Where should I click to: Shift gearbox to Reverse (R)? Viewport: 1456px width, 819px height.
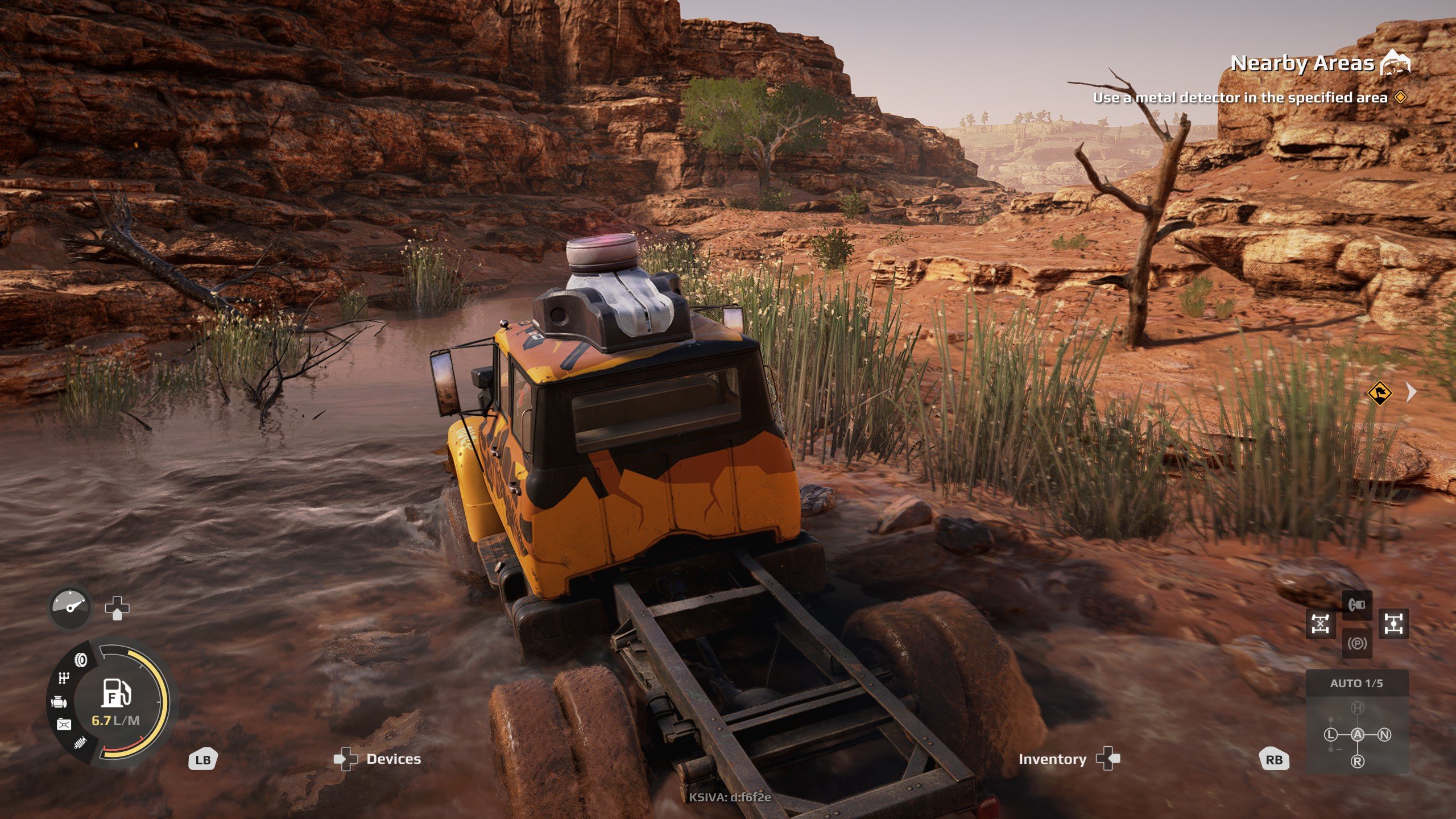(1358, 761)
